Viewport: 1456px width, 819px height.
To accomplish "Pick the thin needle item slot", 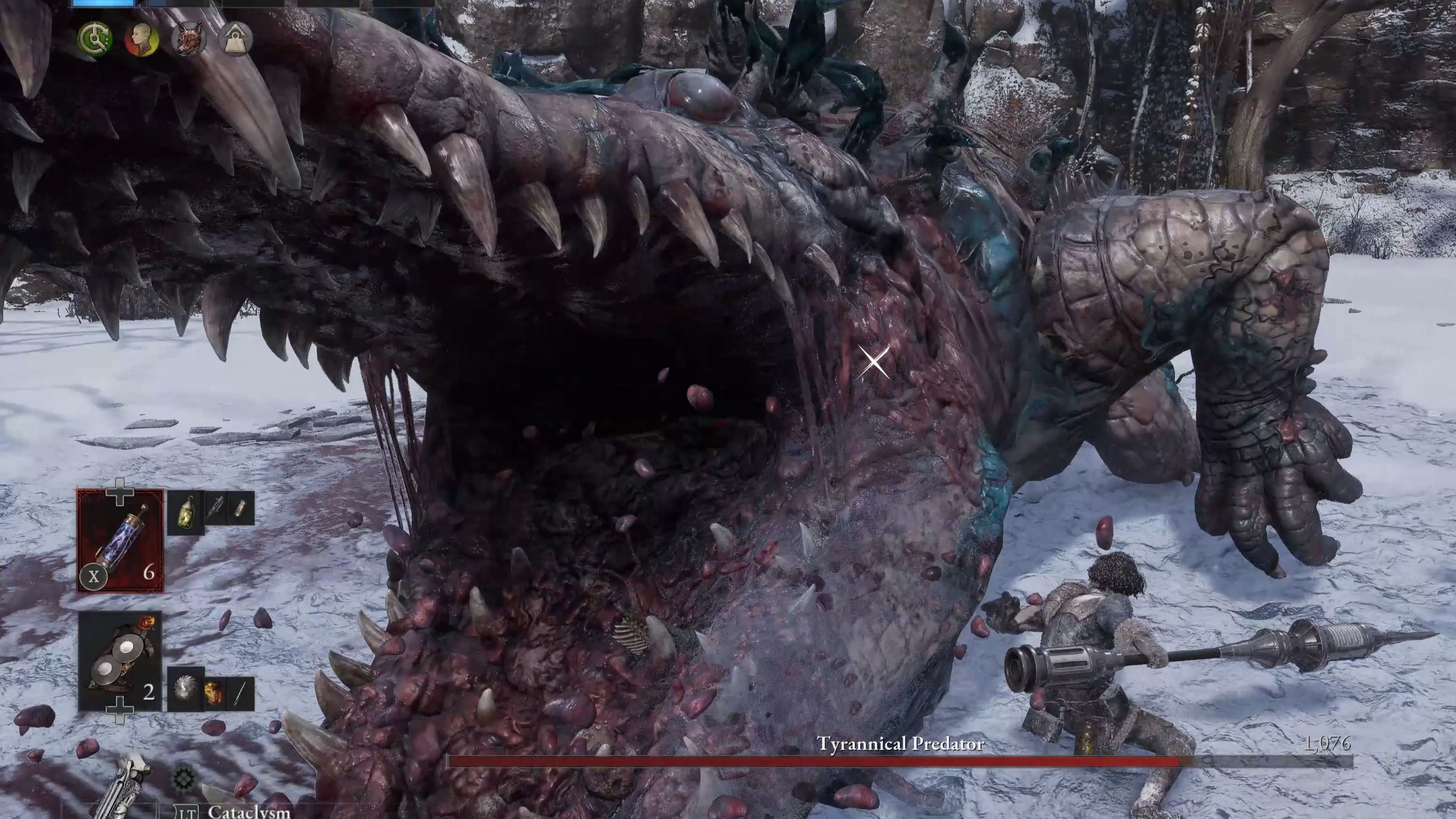I will [240, 693].
